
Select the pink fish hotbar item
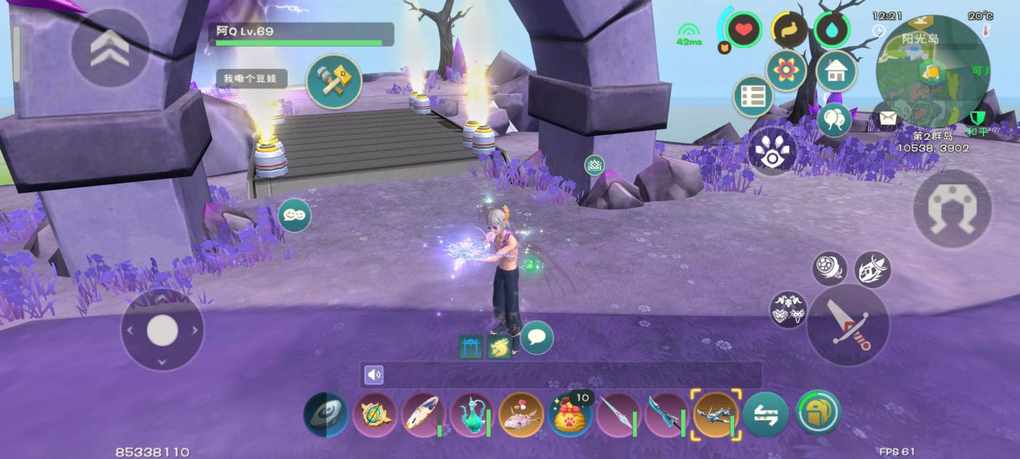521,414
